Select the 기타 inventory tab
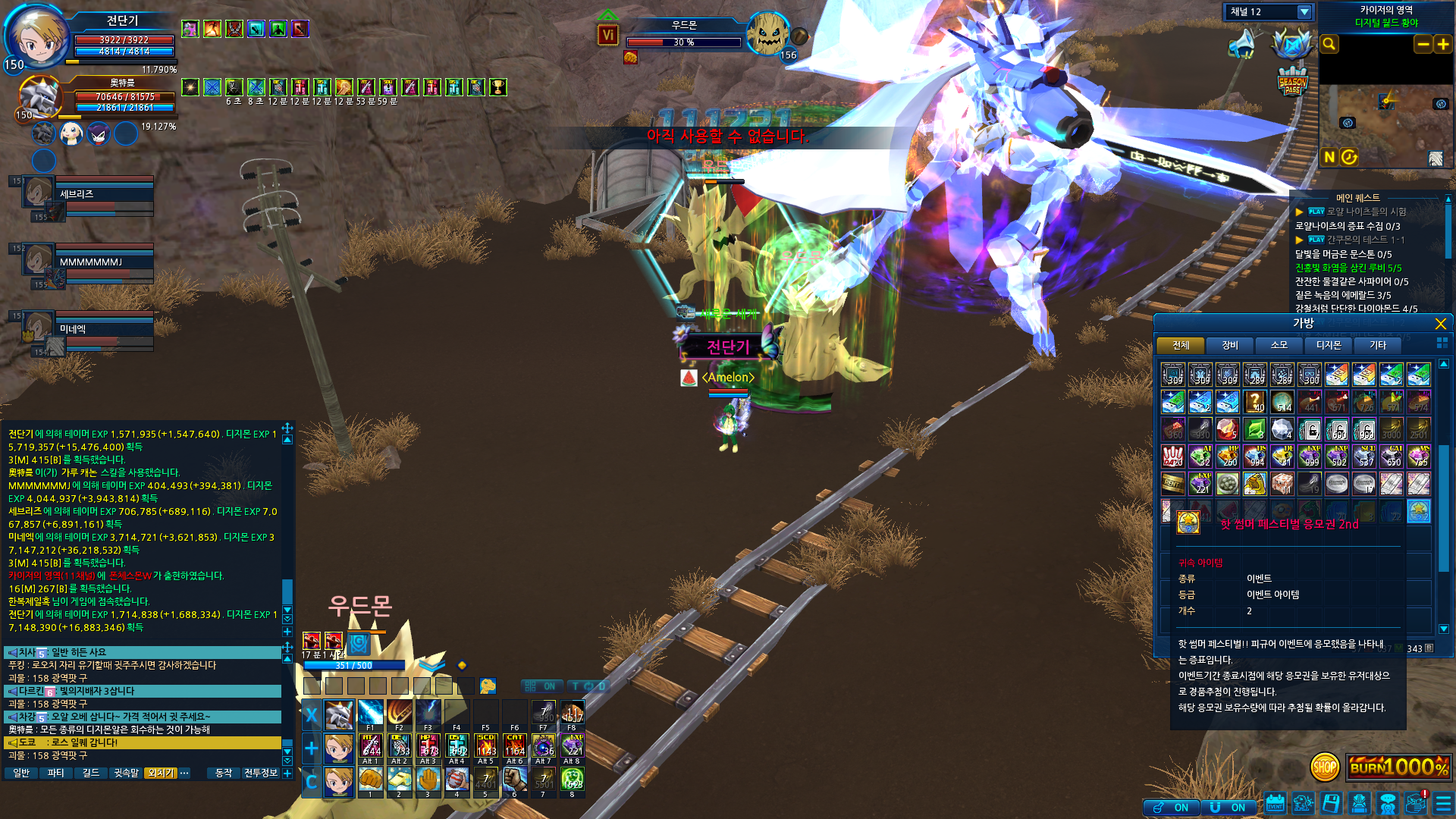Image resolution: width=1456 pixels, height=819 pixels. (1378, 346)
